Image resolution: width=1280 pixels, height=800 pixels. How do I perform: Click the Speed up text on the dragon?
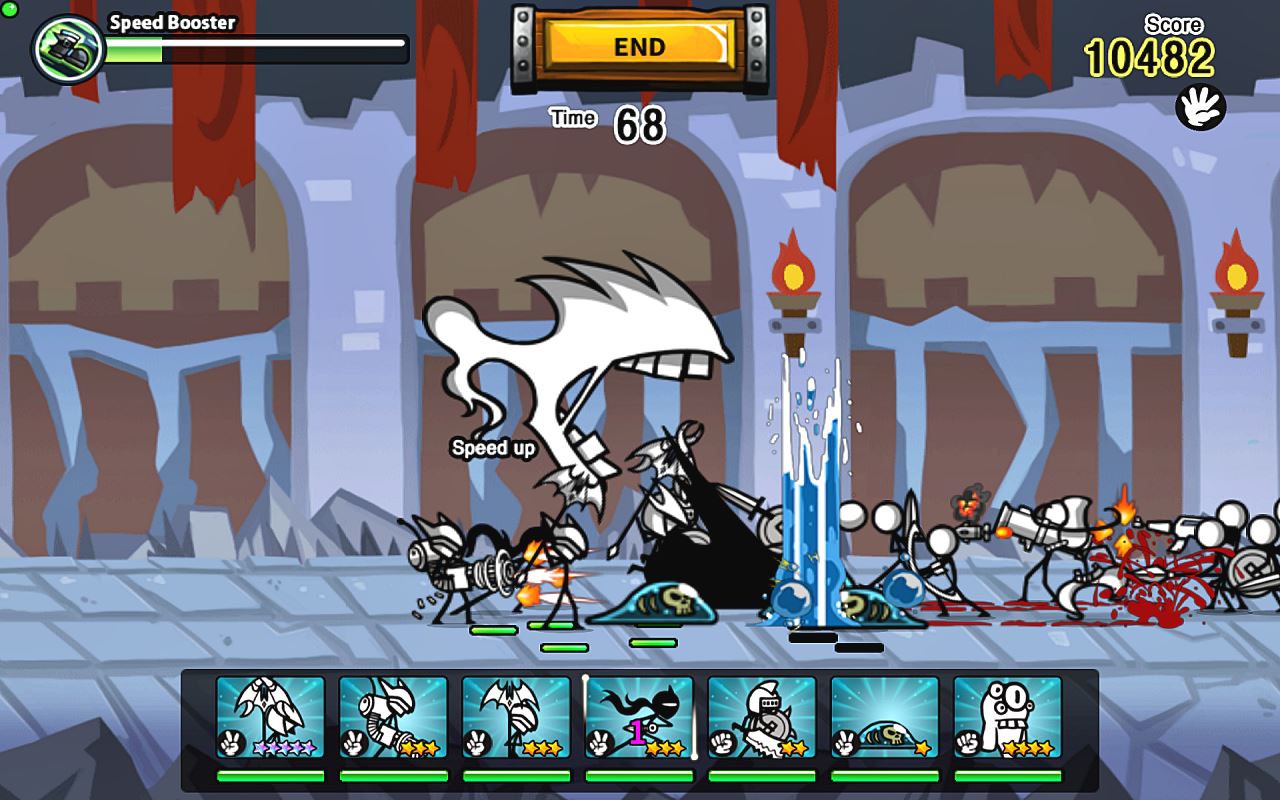(x=492, y=450)
